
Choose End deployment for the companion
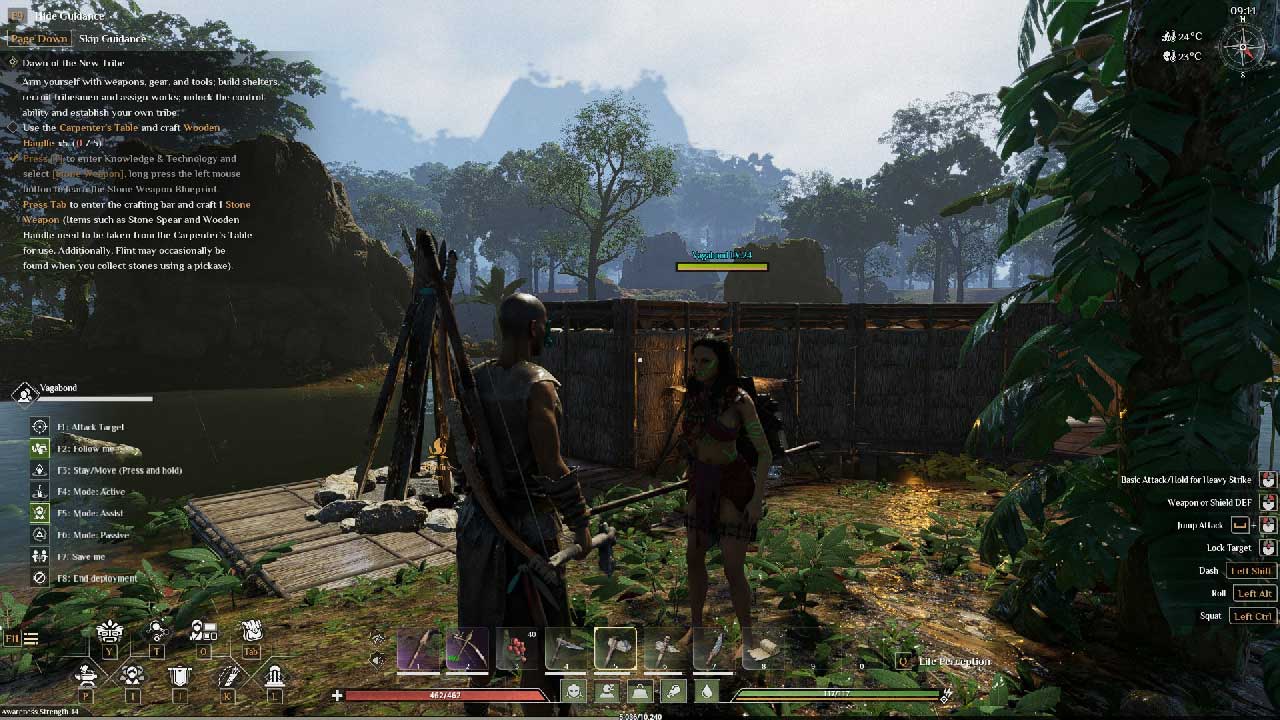coord(40,578)
